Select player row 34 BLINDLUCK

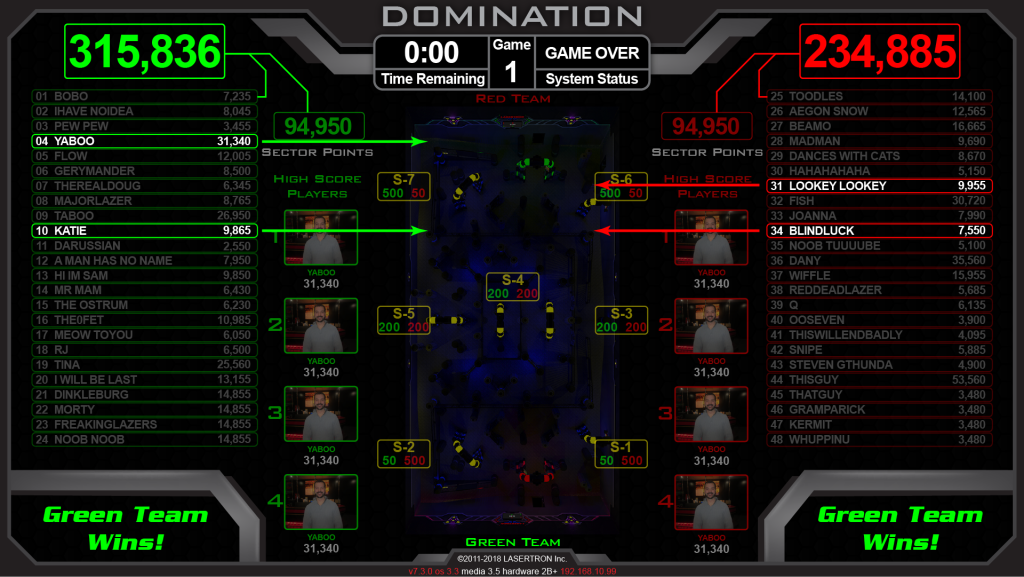pyautogui.click(x=878, y=230)
